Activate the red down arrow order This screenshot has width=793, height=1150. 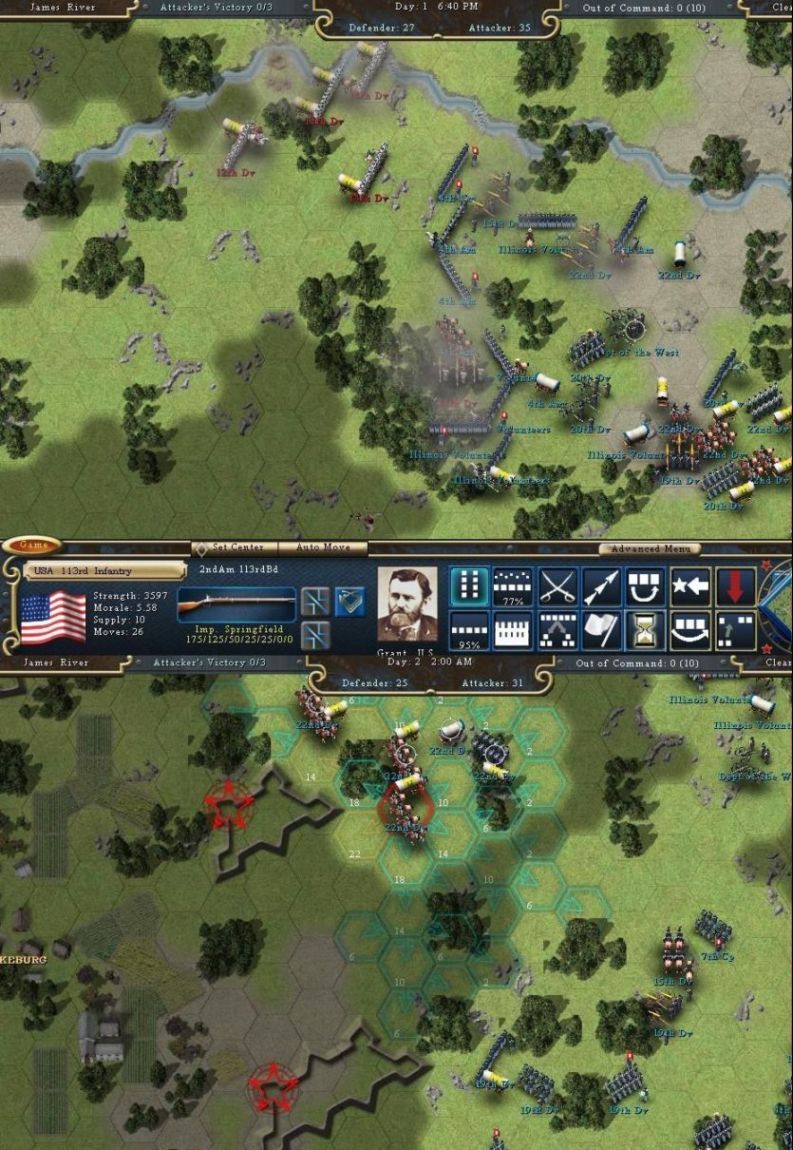click(735, 586)
